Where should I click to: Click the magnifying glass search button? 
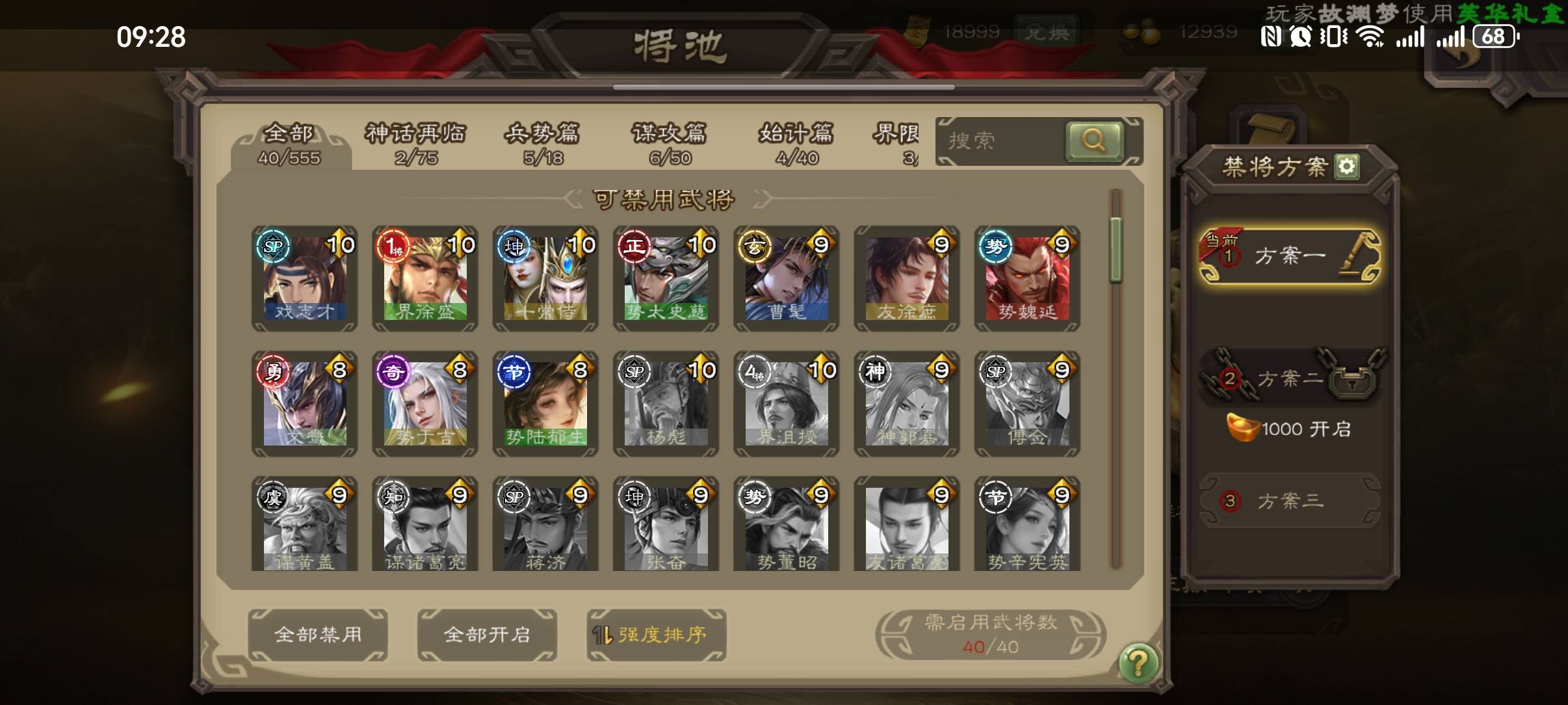click(1093, 140)
